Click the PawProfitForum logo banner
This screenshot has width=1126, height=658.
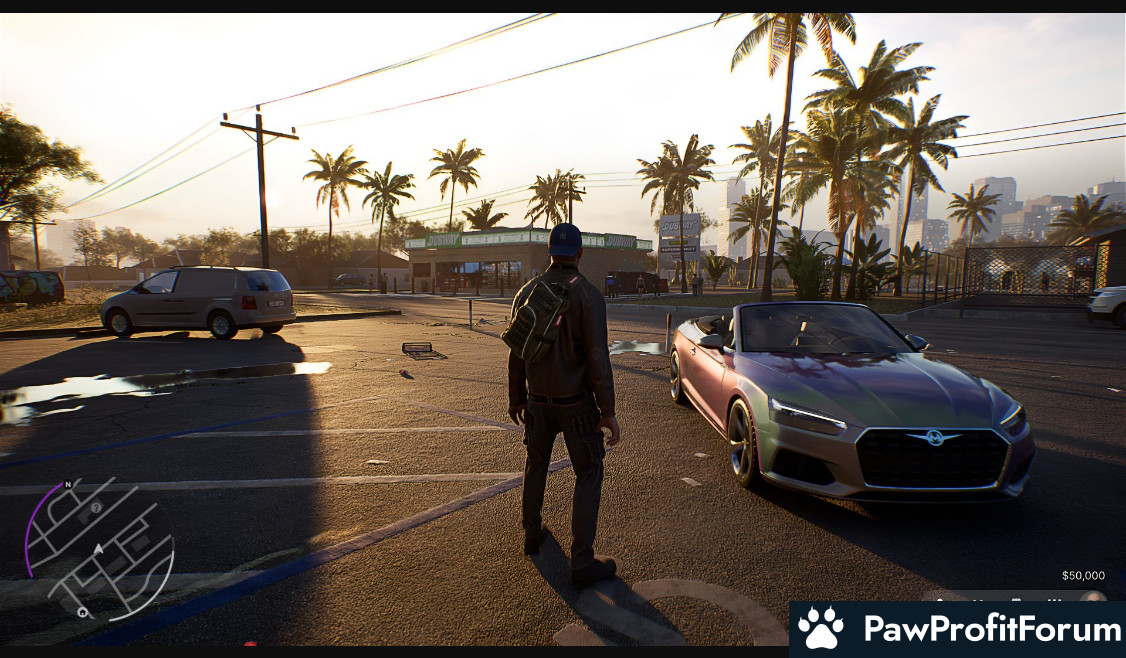pyautogui.click(x=957, y=629)
